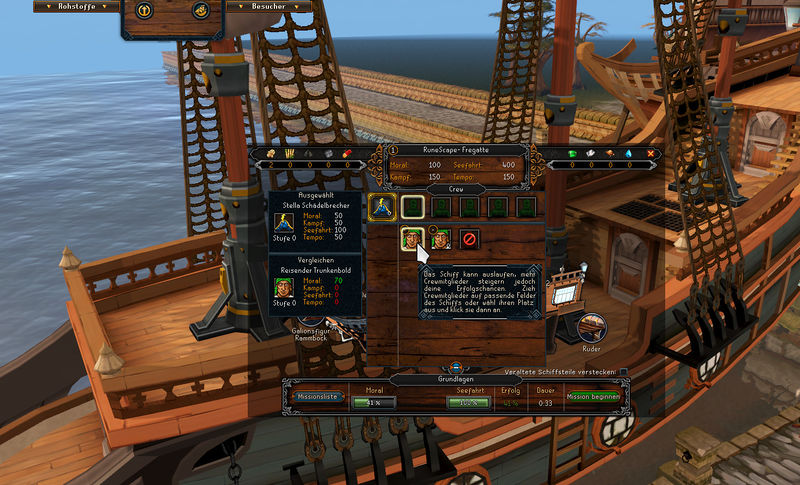The image size is (800, 485).
Task: Choose the red no-entry remove option
Action: click(469, 239)
